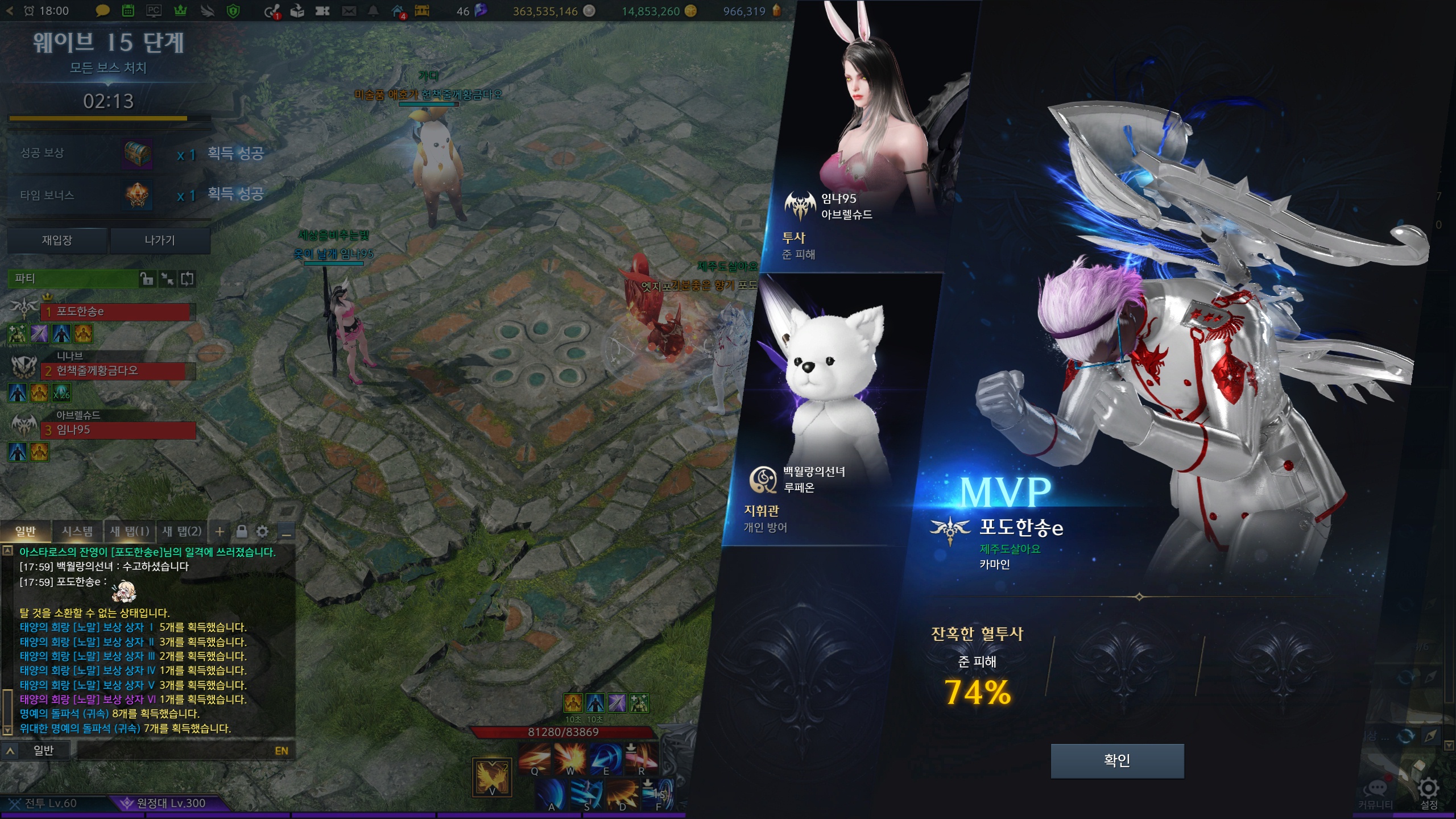
Task: Add a new chat tab with plus
Action: 220,531
